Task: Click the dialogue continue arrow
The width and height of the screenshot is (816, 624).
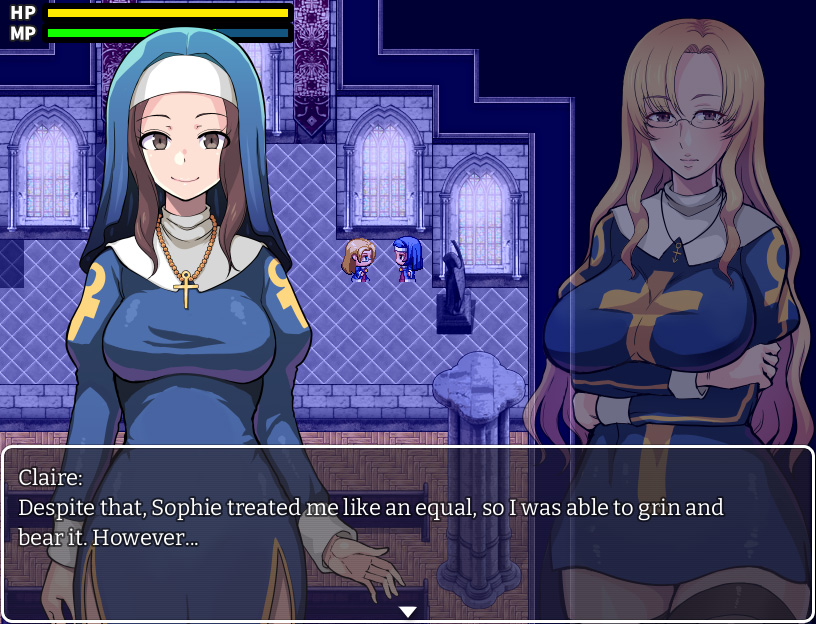Action: tap(407, 611)
